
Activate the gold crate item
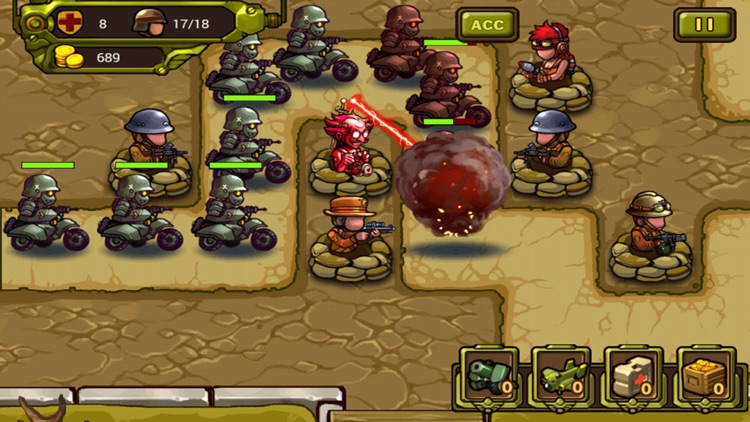706,376
